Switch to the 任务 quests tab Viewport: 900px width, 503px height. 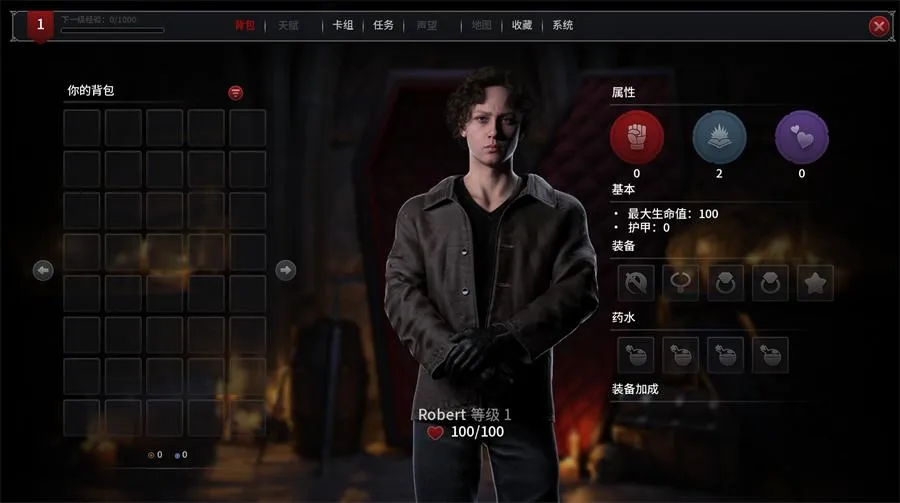(x=384, y=26)
